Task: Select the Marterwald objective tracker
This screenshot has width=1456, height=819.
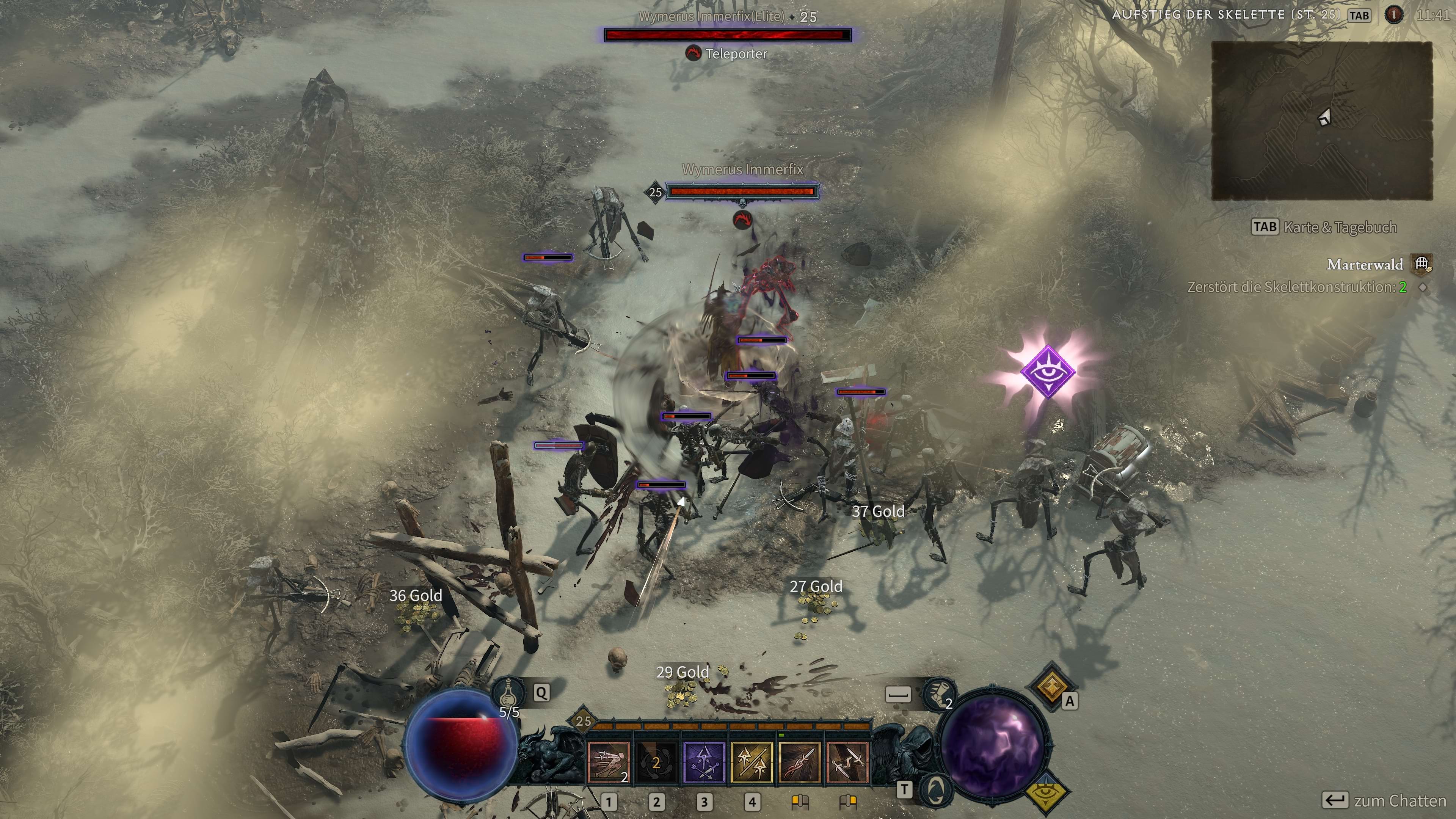Action: point(1365,264)
